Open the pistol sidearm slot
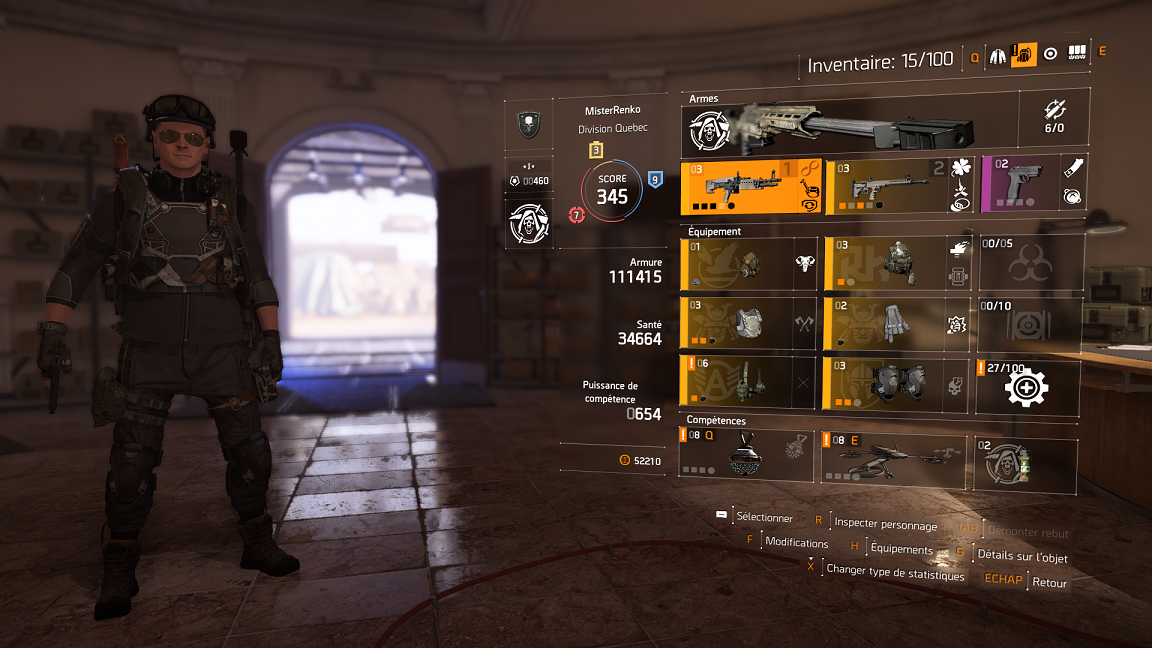This screenshot has width=1152, height=648. (1032, 184)
